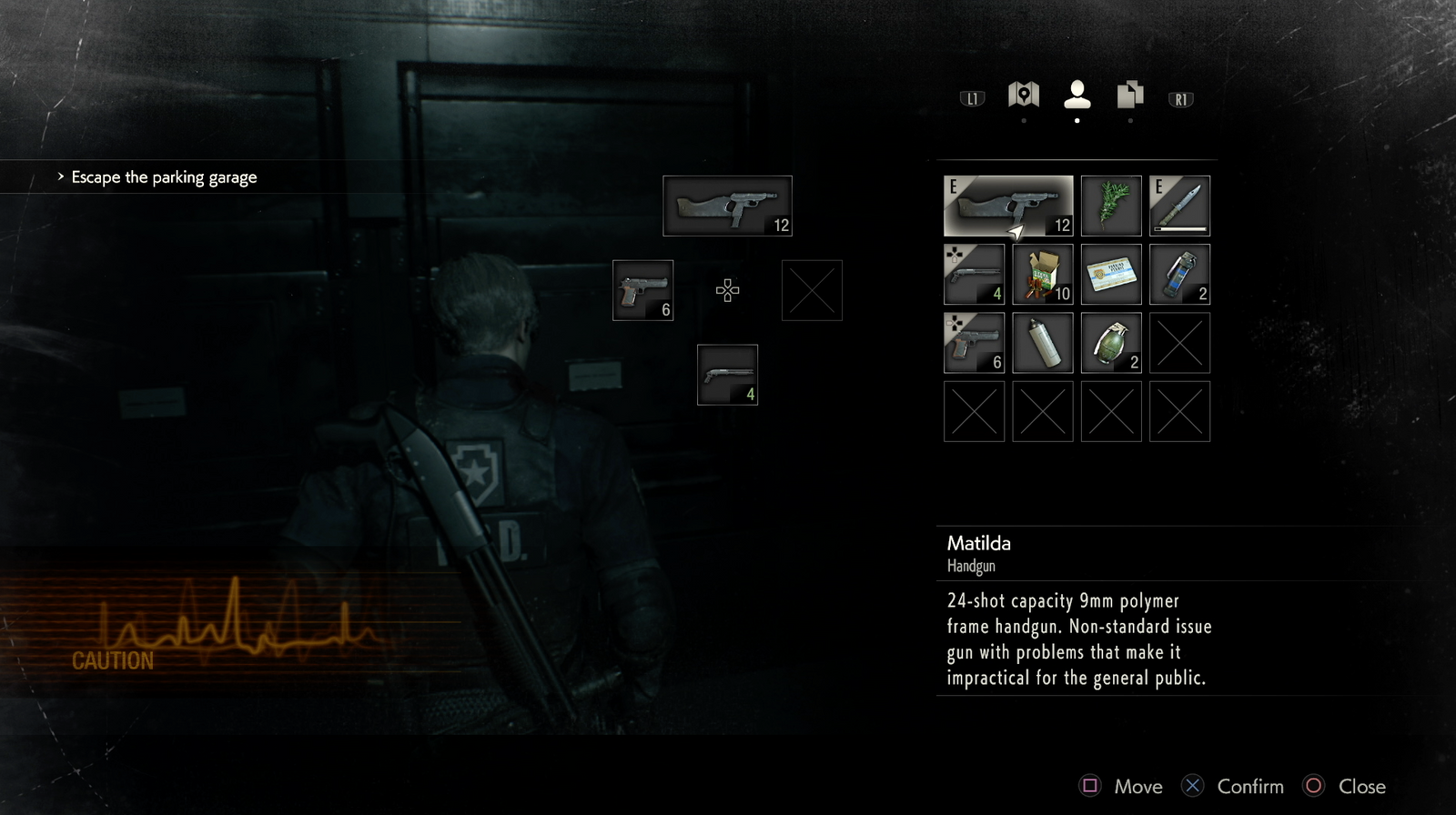This screenshot has height=815, width=1456.
Task: Select the flash grenade
Action: pos(1179,274)
